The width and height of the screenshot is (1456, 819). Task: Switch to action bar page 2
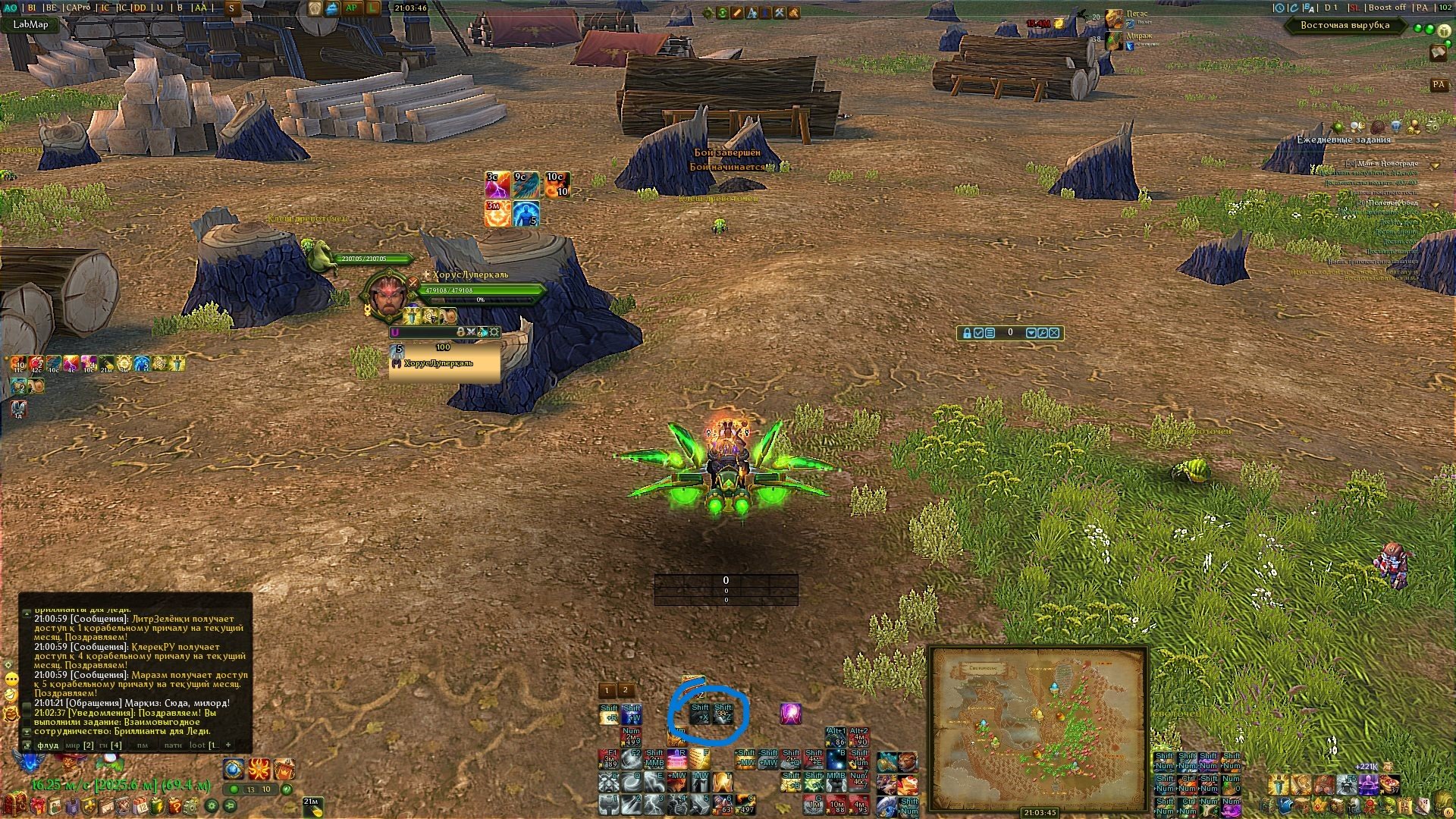point(625,690)
